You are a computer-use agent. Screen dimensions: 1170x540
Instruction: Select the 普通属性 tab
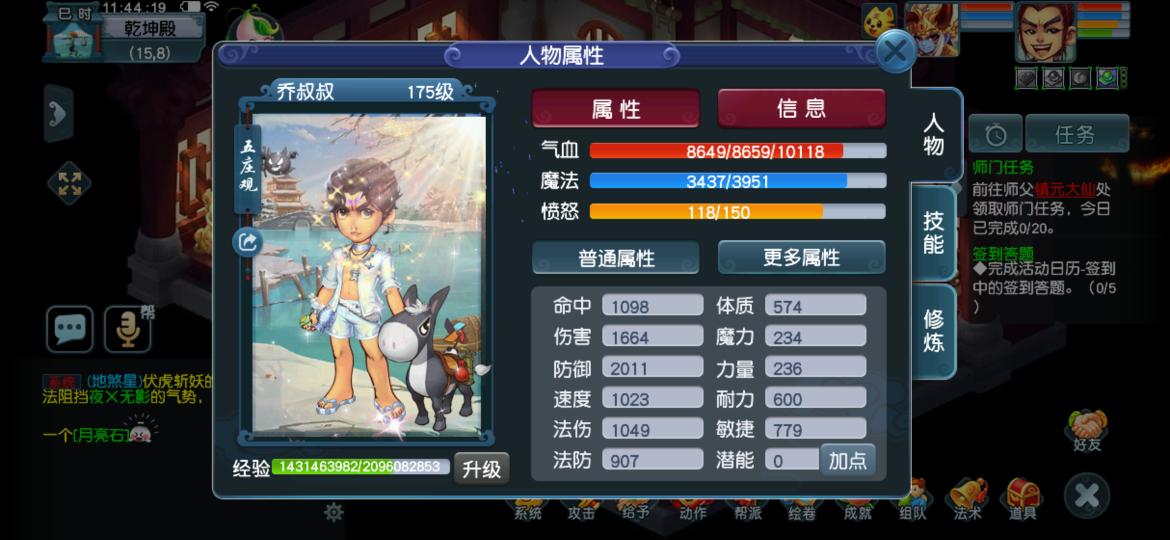click(x=616, y=258)
